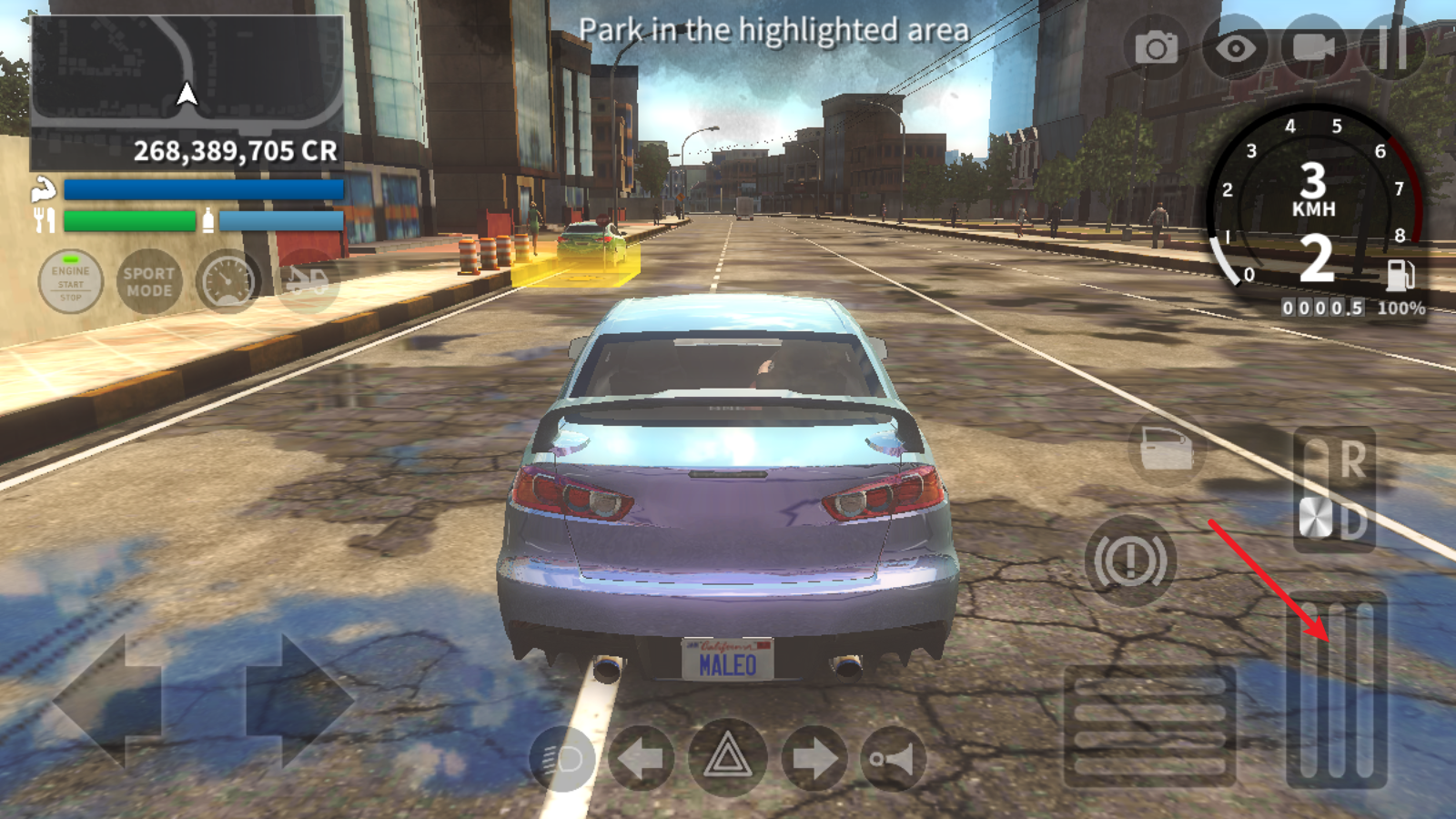1456x819 pixels.
Task: Step on the brake pedal
Action: tap(1150, 726)
